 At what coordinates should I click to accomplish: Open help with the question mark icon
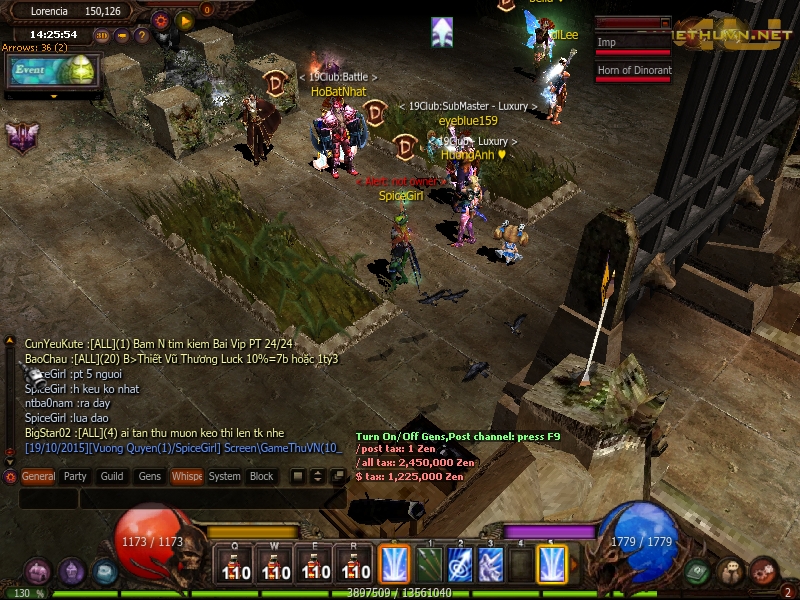click(142, 36)
